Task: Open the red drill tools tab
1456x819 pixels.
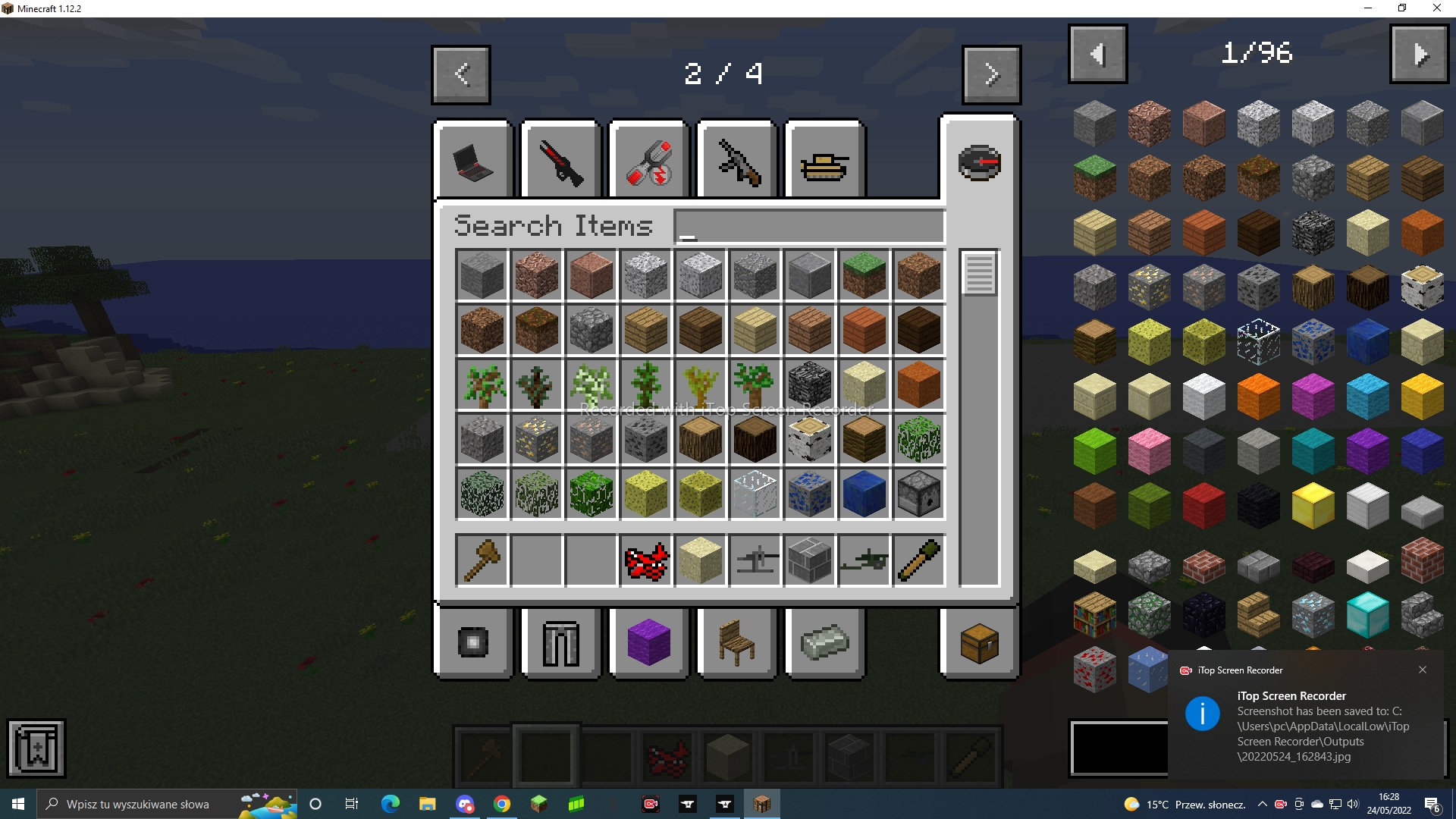Action: (648, 160)
